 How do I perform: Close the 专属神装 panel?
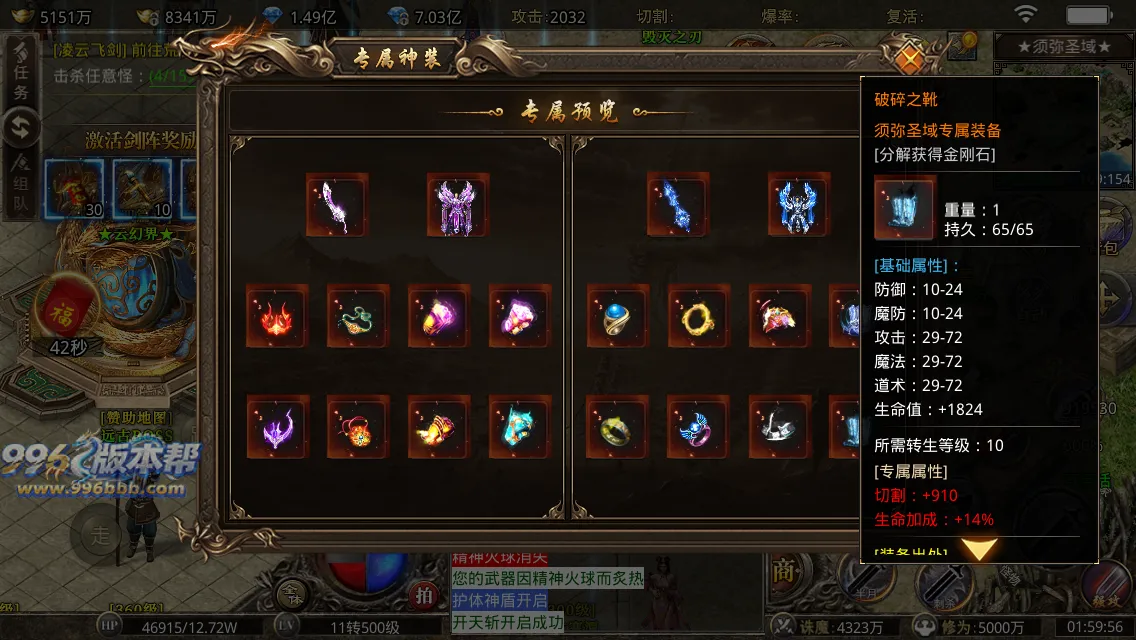pyautogui.click(x=909, y=59)
